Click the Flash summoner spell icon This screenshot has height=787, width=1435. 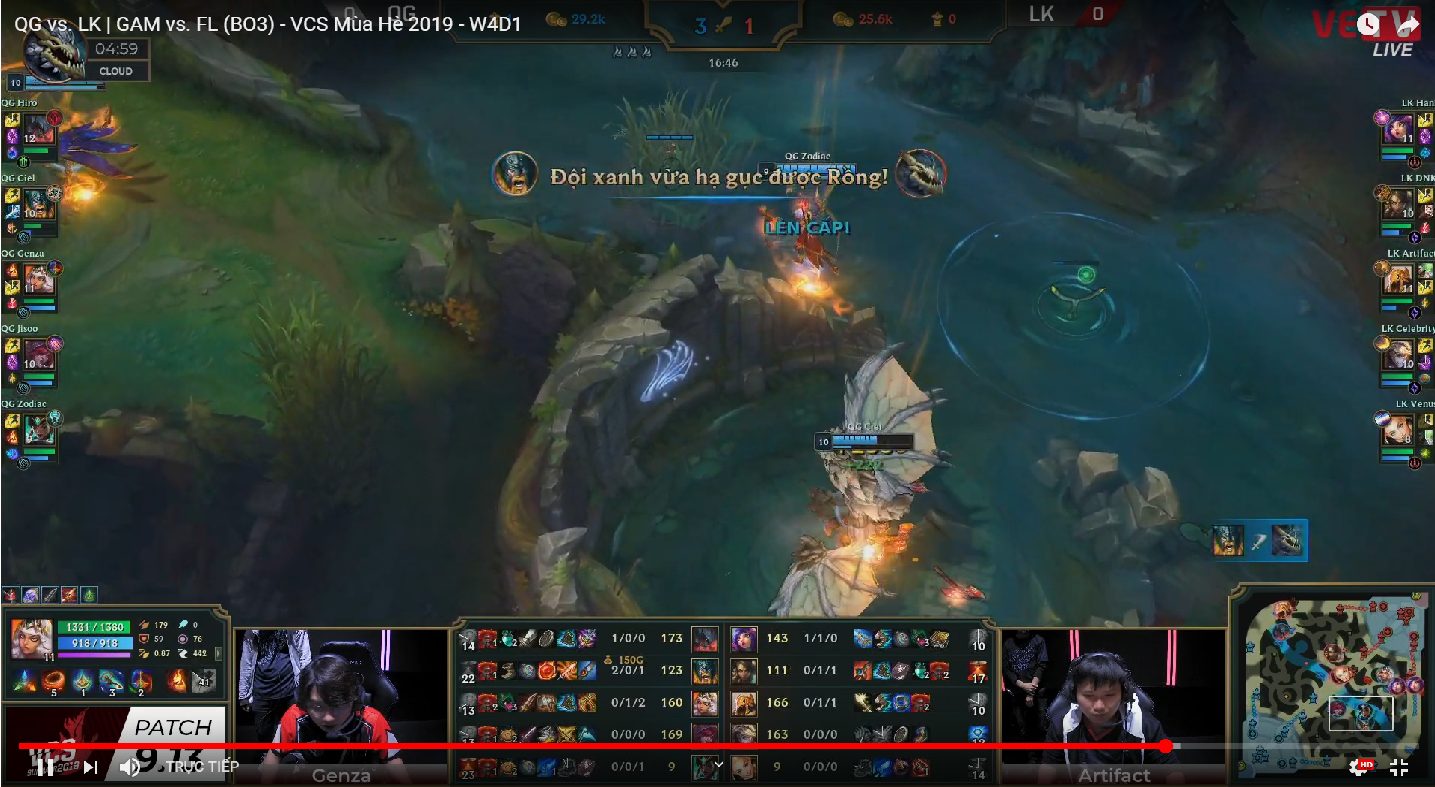(204, 681)
